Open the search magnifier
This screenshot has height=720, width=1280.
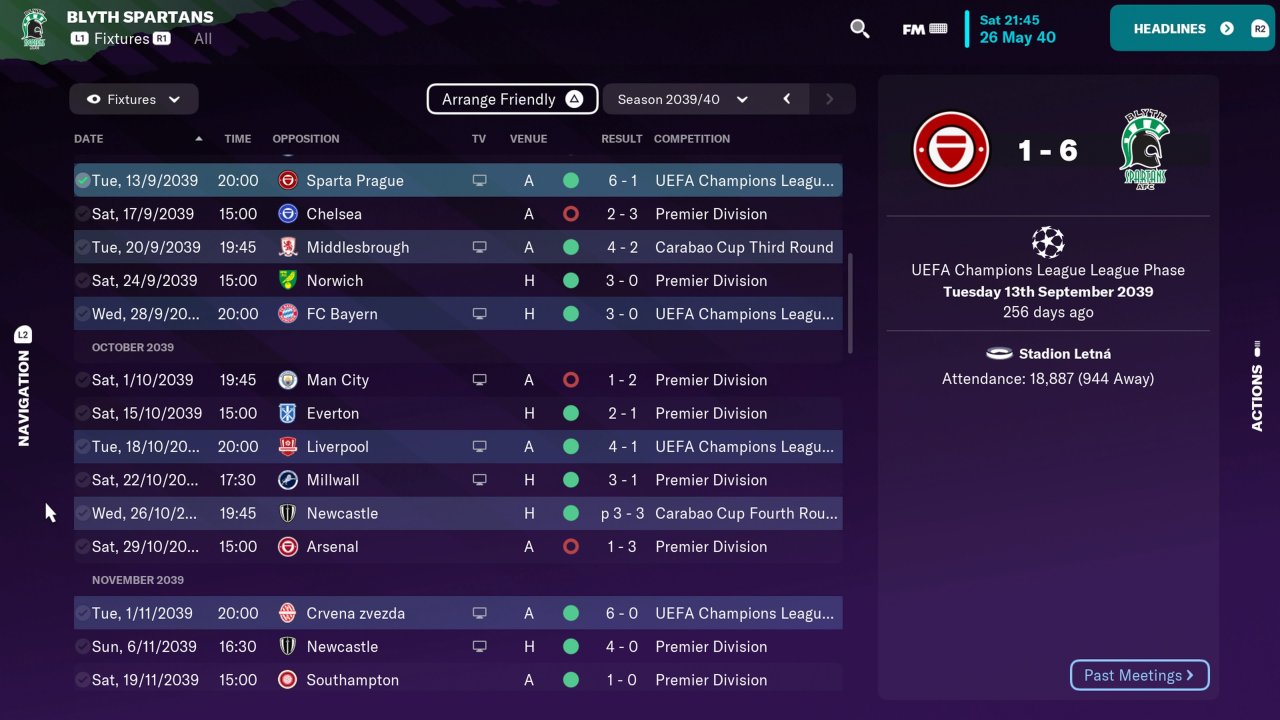[859, 29]
